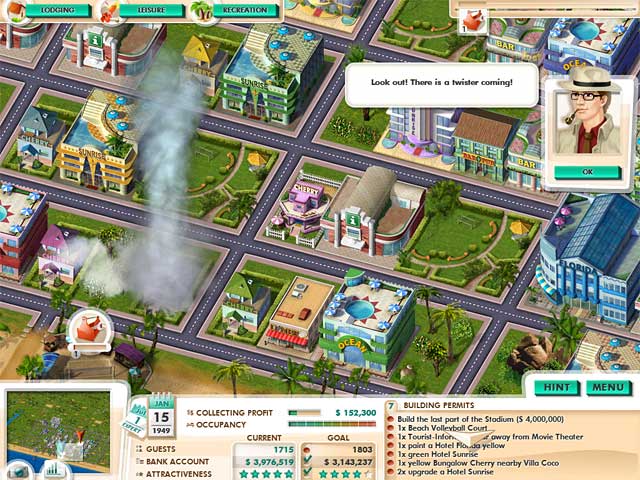Viewport: 640px width, 480px height.
Task: Click the minimap overview
Action: (x=58, y=425)
